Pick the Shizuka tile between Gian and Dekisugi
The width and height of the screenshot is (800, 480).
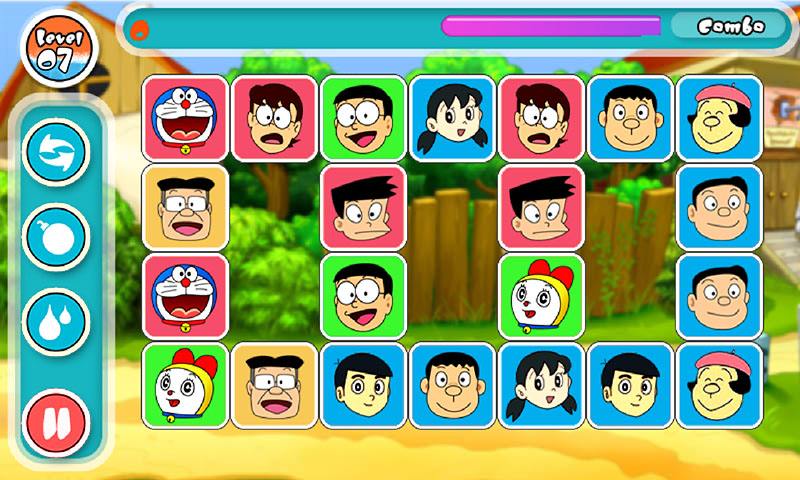(541, 386)
